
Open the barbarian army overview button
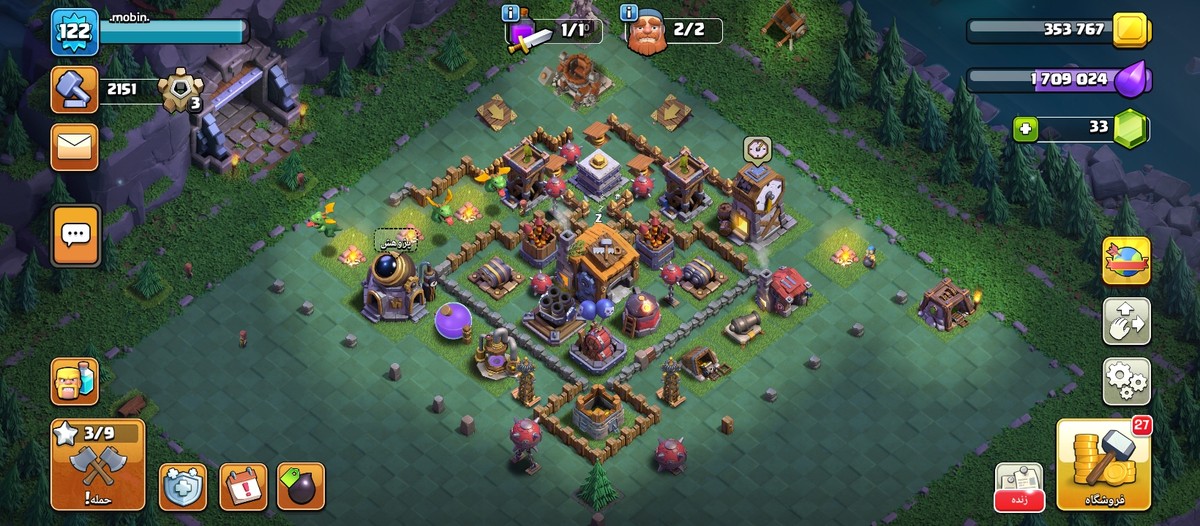coord(75,381)
